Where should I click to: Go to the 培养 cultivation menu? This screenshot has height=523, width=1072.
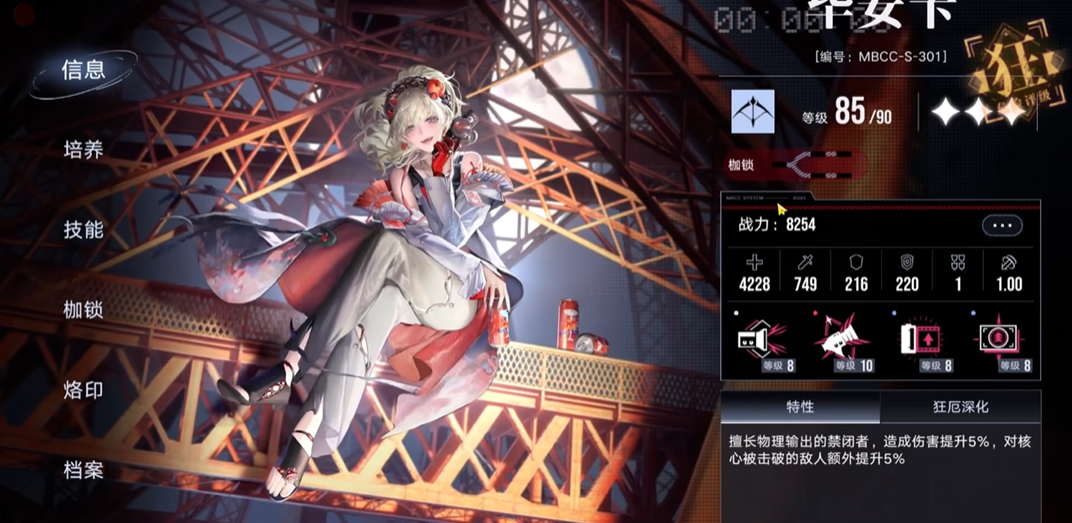[83, 150]
